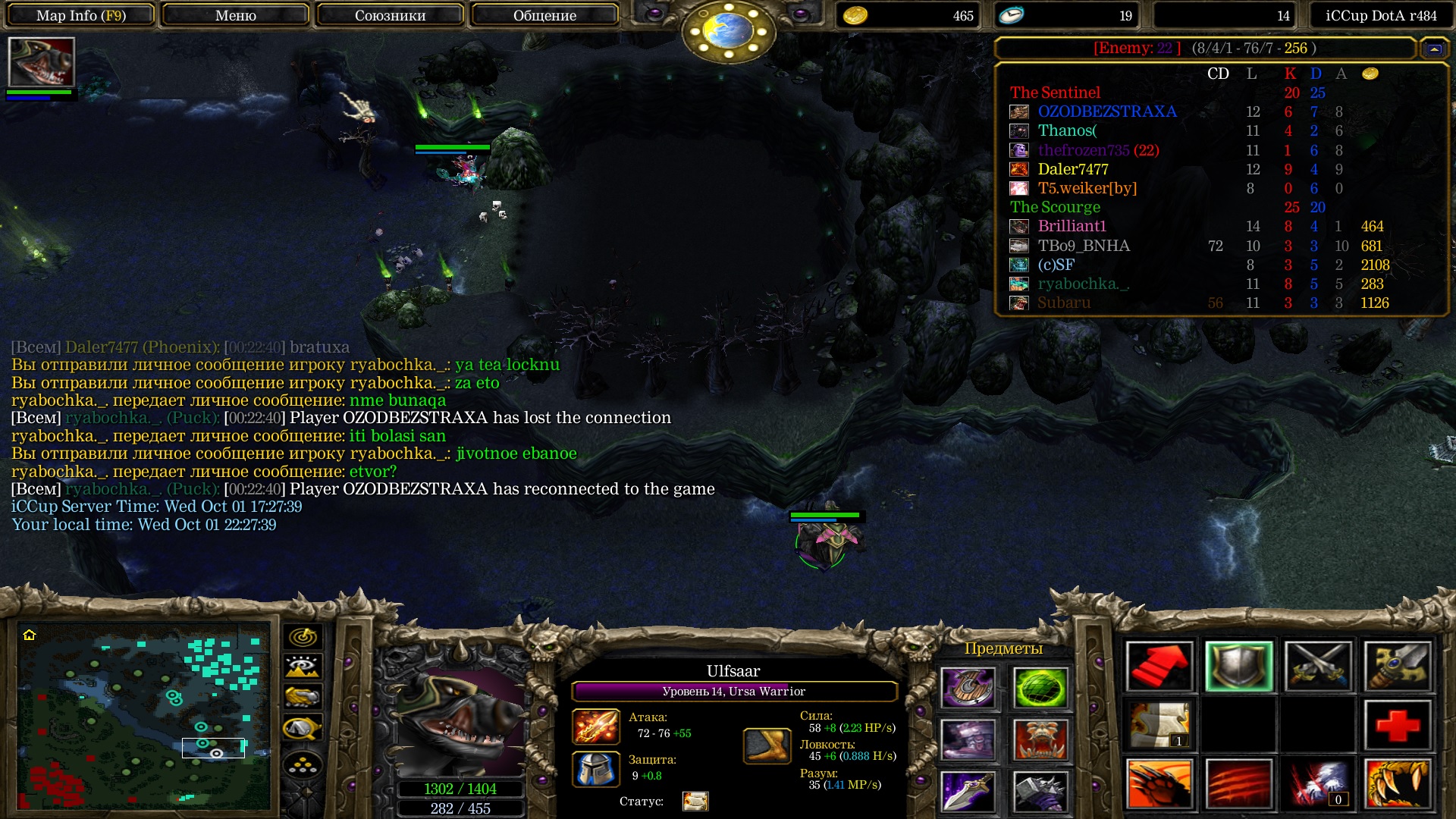Cast the Earthshock paw ability
This screenshot has width=1456, height=819.
[x=1159, y=784]
